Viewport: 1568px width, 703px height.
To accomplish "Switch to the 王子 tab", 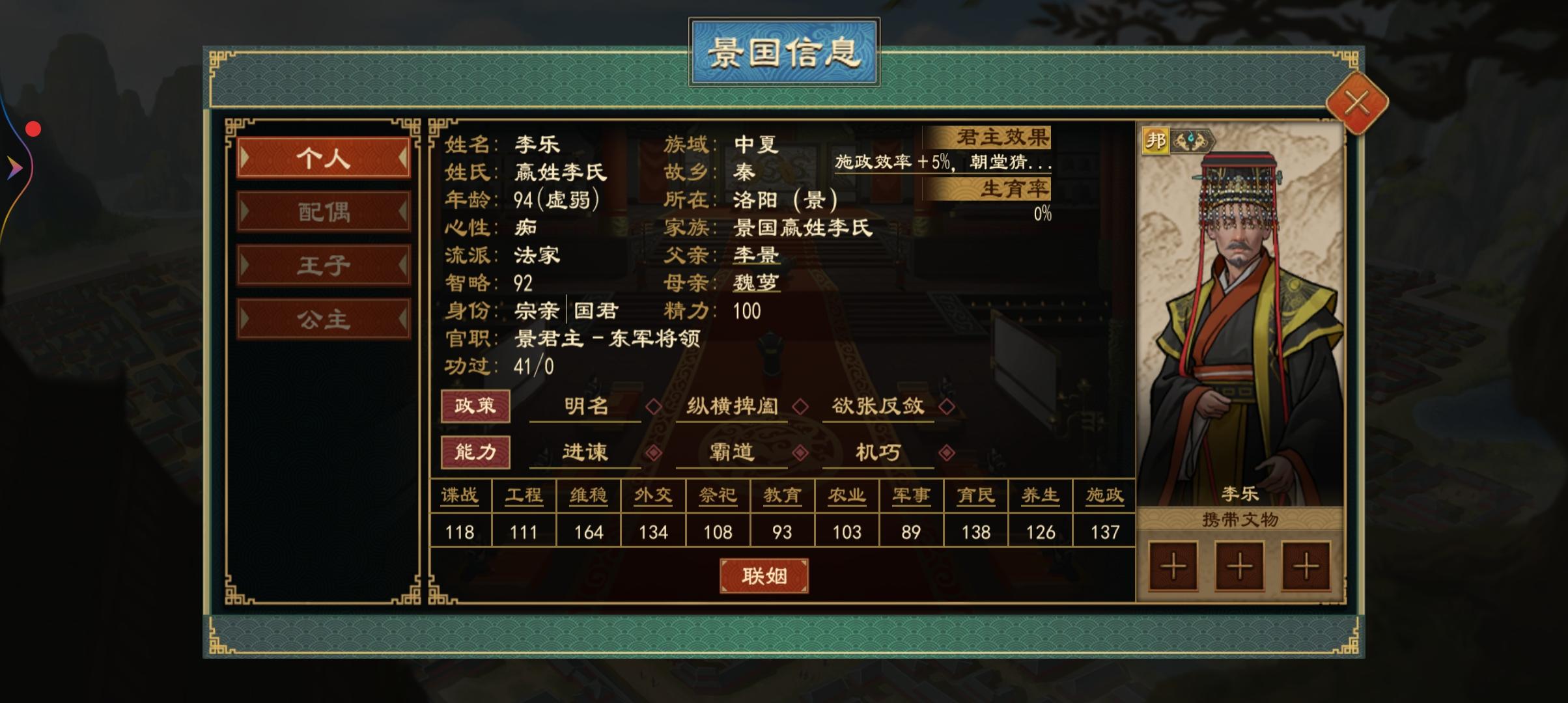I will point(324,266).
